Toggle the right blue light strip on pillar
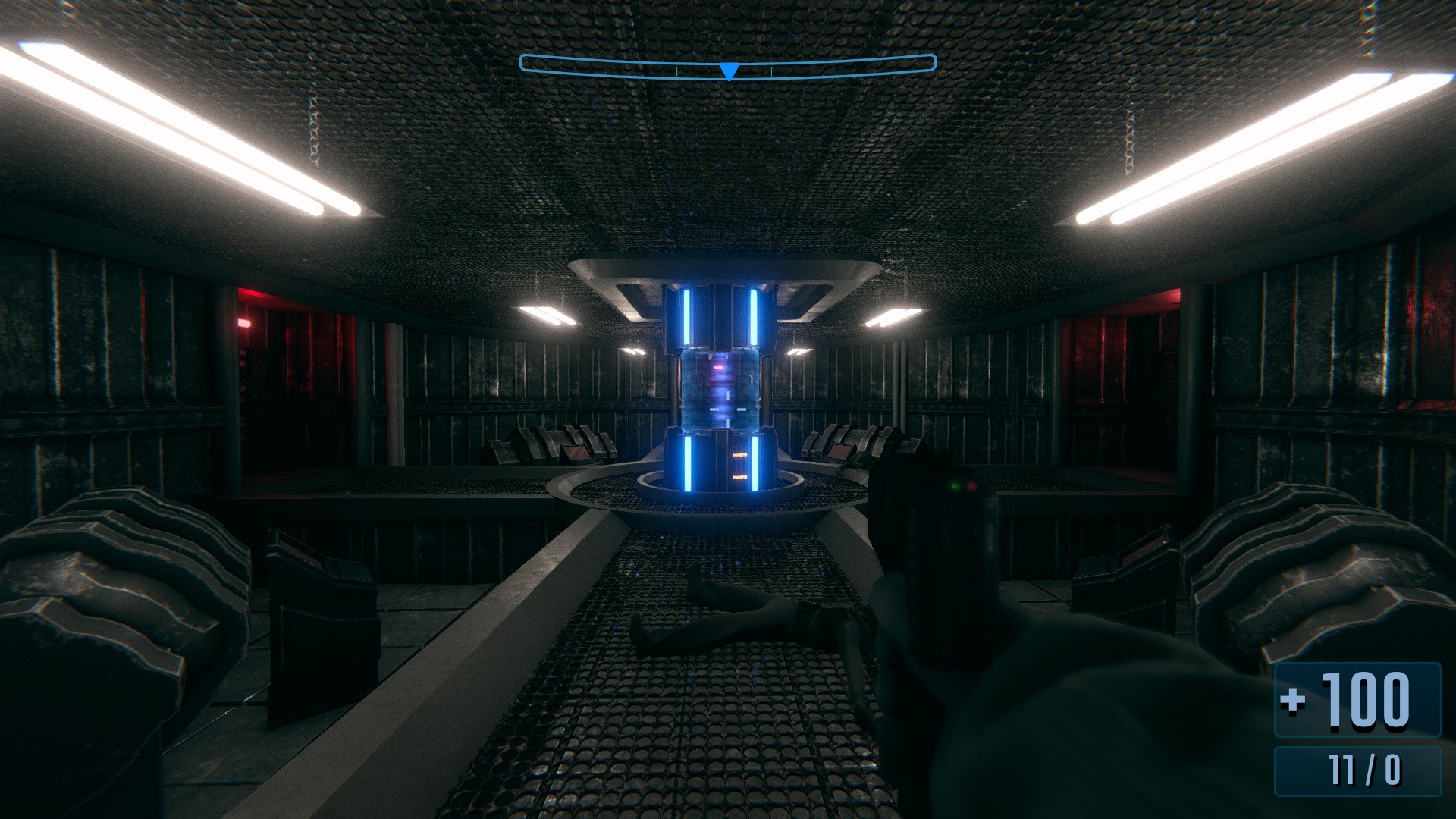Image resolution: width=1456 pixels, height=819 pixels. point(753,318)
